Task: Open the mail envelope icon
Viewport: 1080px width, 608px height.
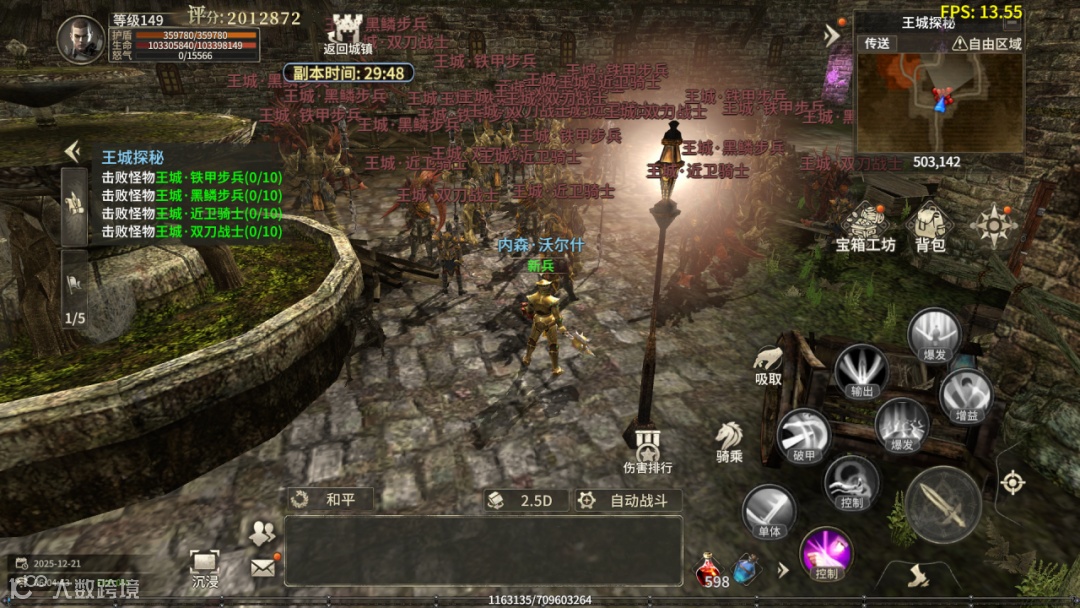Action: 262,567
